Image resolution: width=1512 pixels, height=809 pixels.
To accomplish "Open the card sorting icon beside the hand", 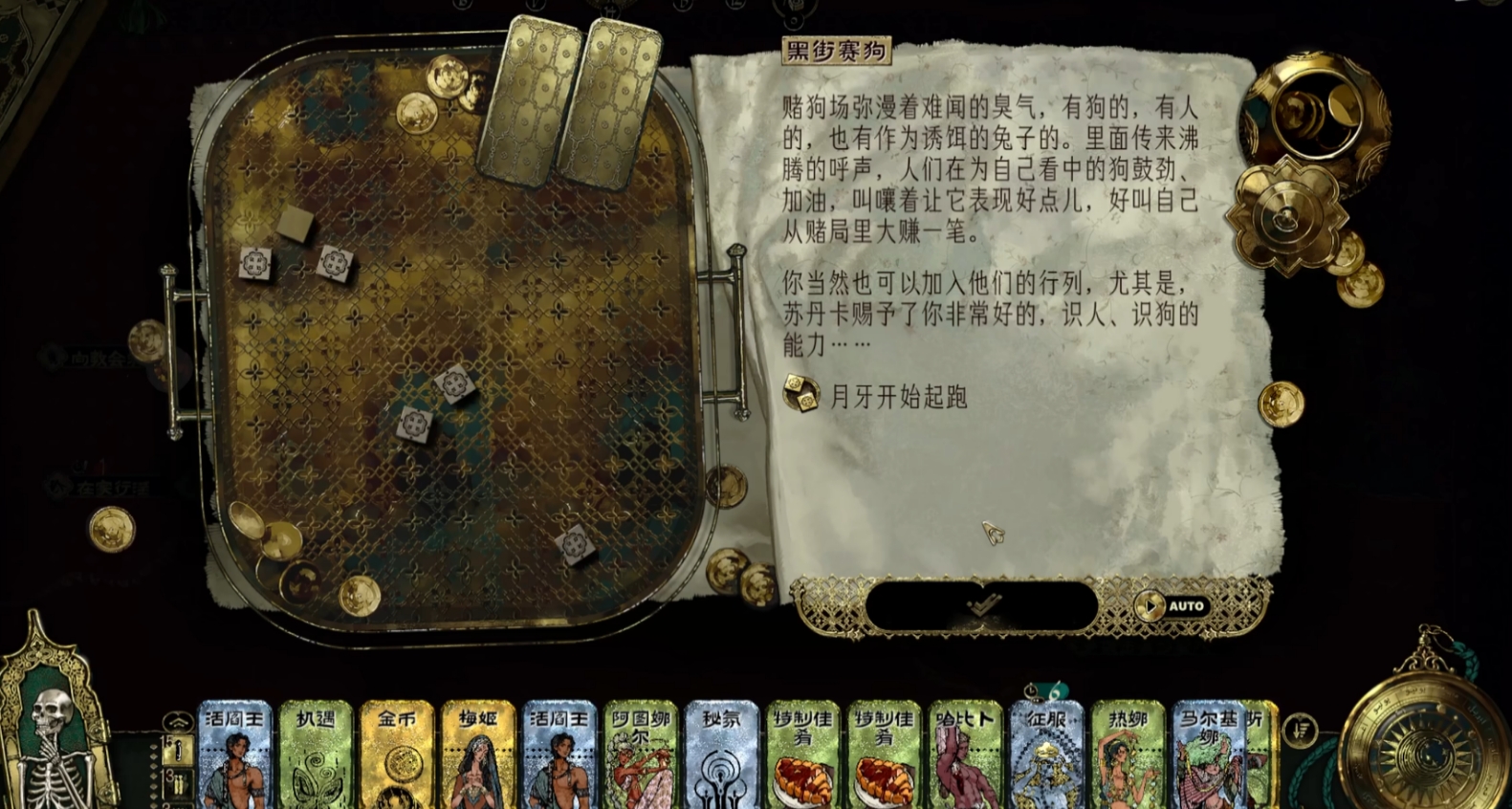I will tap(1299, 729).
